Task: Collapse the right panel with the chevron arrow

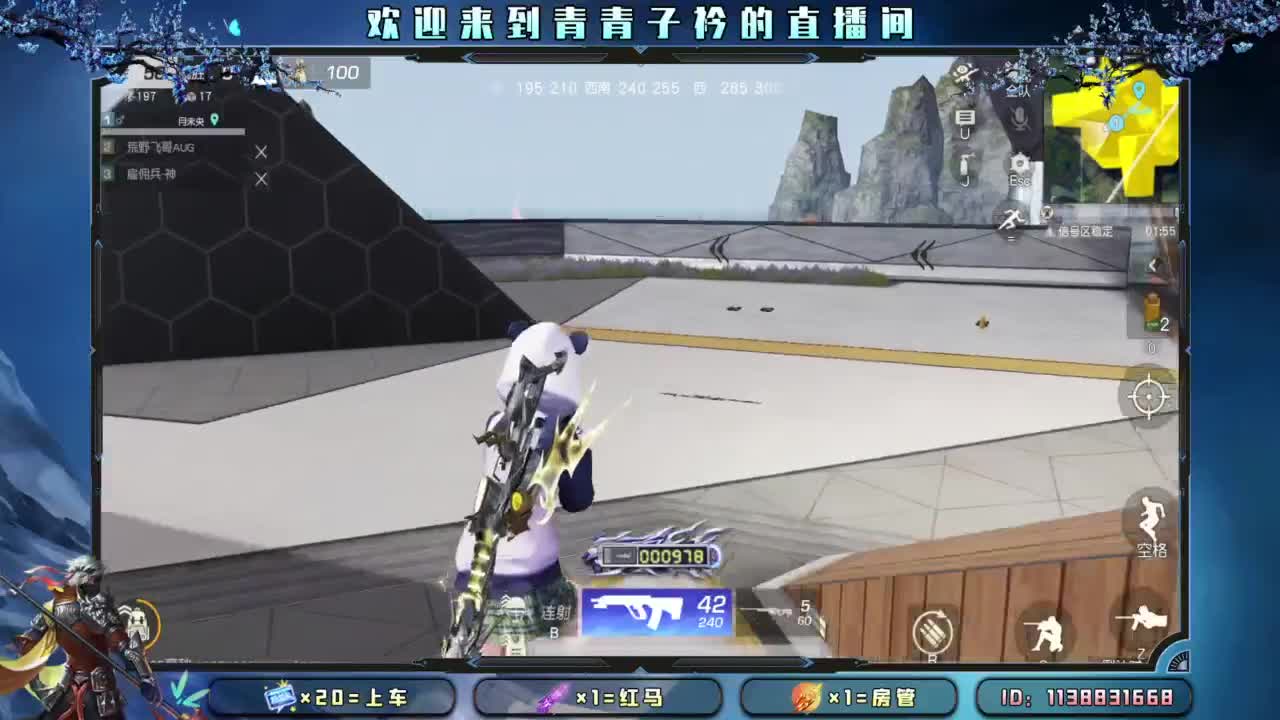Action: coord(1152,265)
